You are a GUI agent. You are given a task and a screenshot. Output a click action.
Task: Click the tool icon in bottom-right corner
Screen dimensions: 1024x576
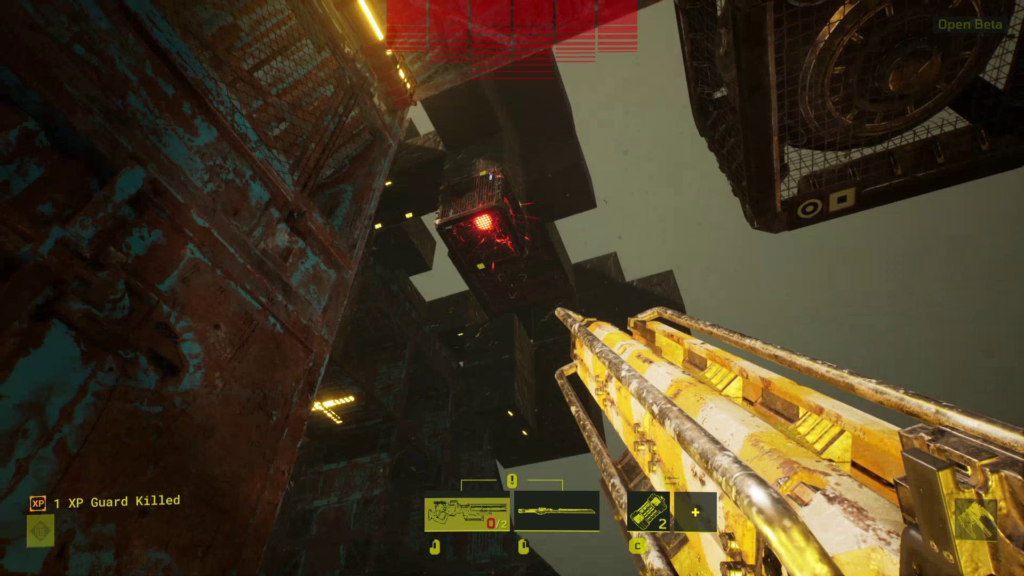[974, 520]
